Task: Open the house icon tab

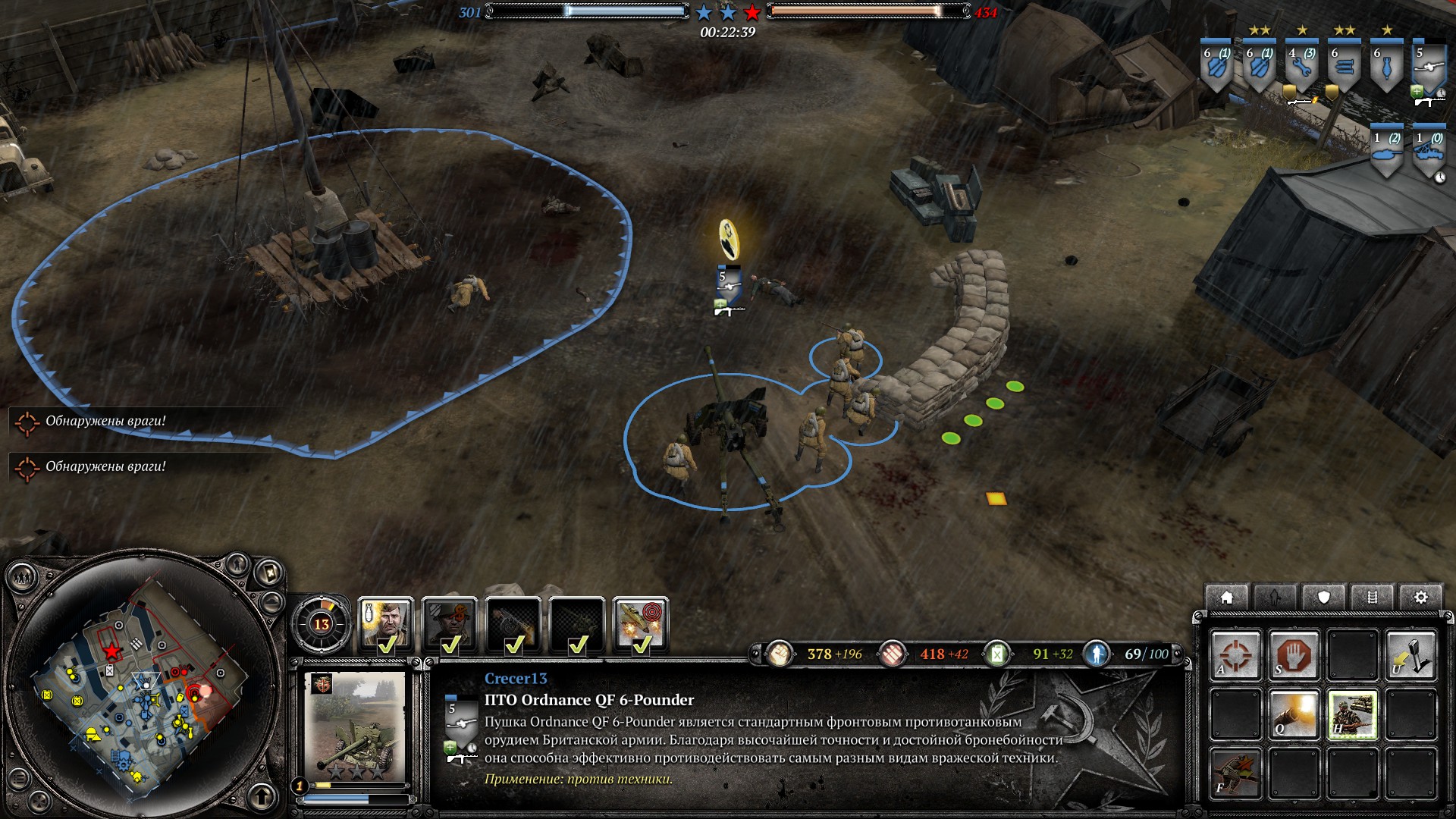Action: point(1226,598)
